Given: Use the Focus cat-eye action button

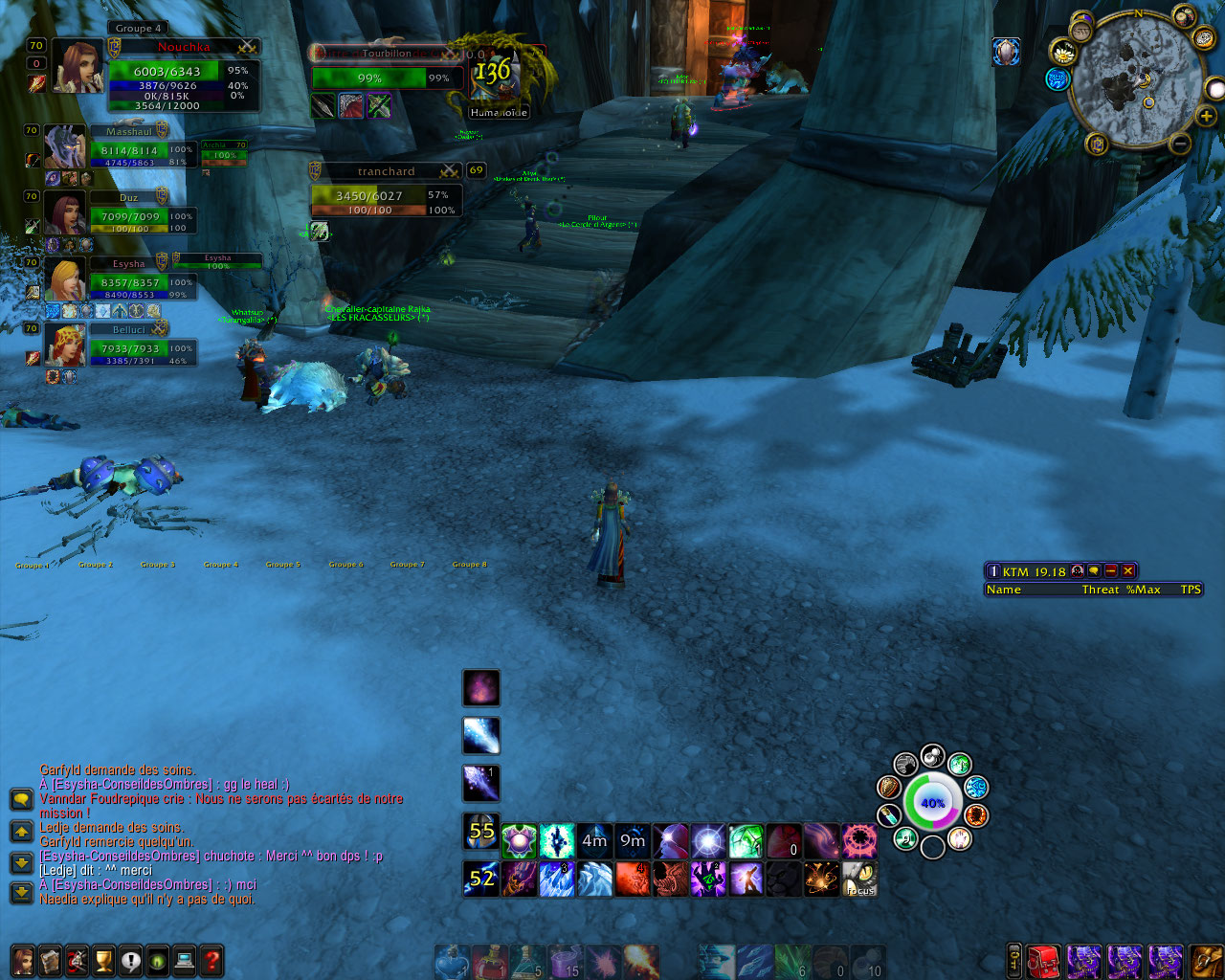Looking at the screenshot, I should click(x=859, y=879).
